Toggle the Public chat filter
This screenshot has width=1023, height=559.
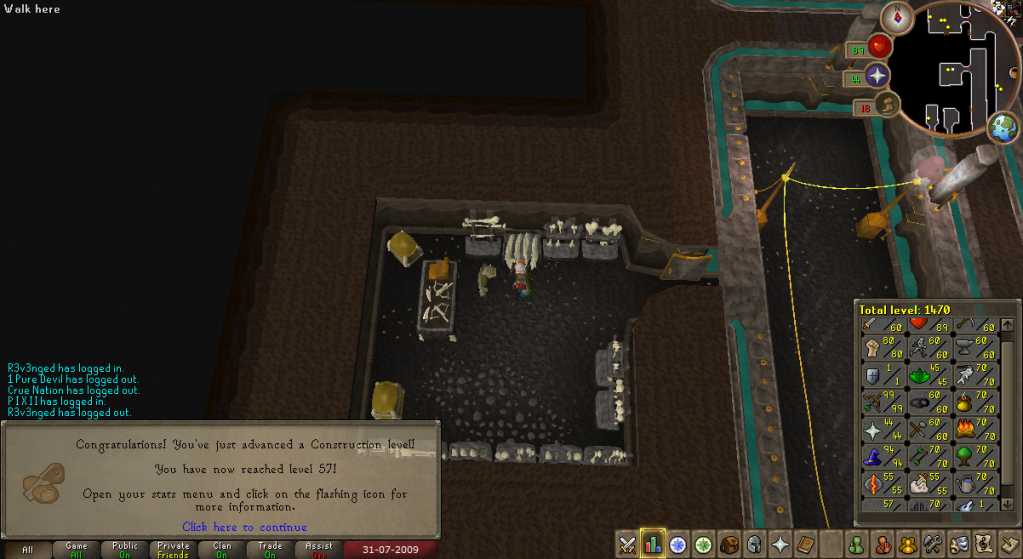pyautogui.click(x=125, y=550)
